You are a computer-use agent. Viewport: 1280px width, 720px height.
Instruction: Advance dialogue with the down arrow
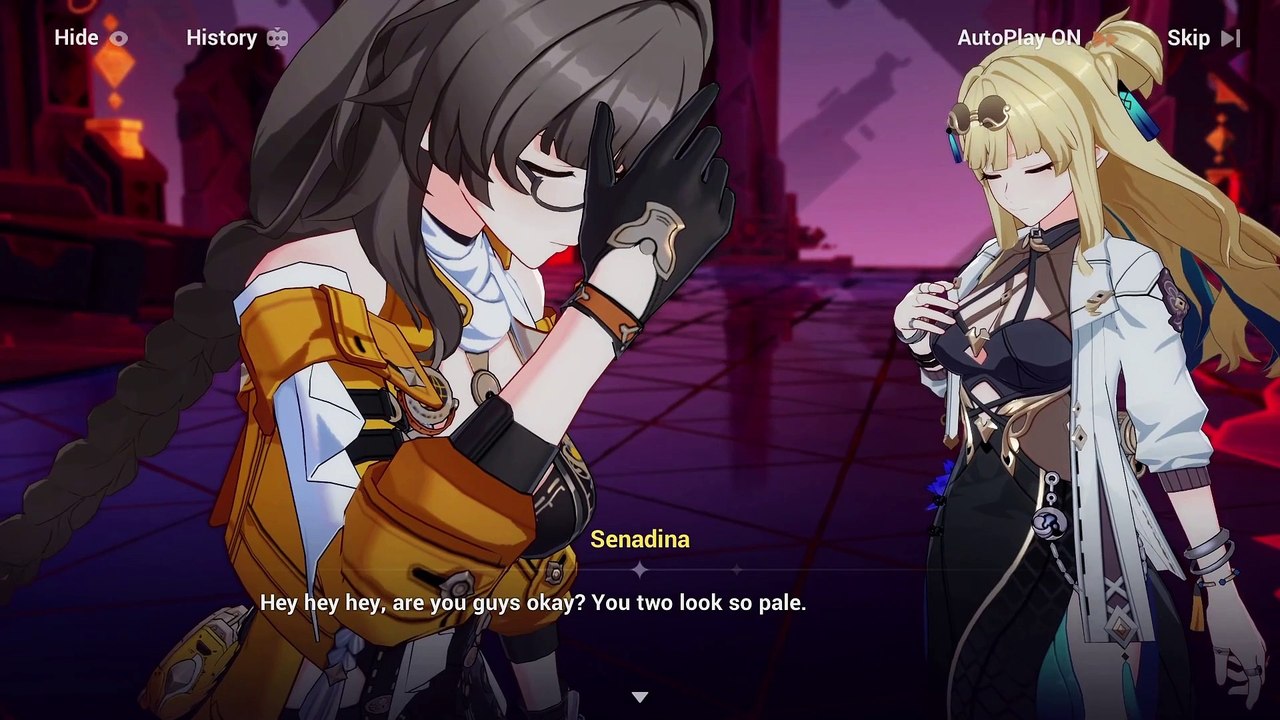click(640, 697)
